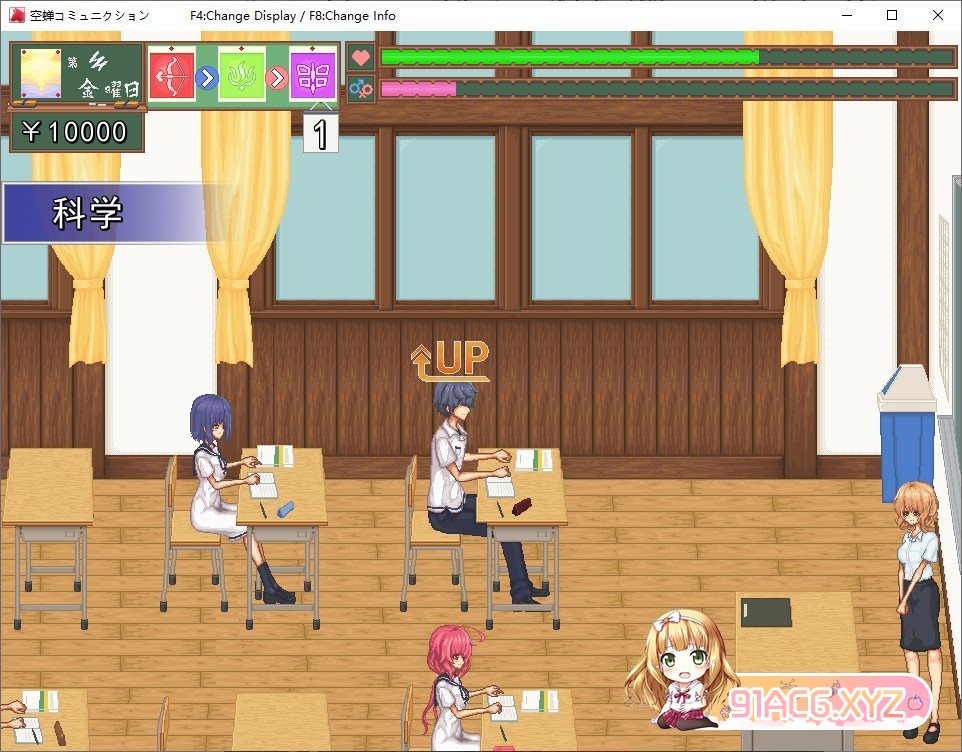Image resolution: width=962 pixels, height=752 pixels.
Task: Pick the purple butterfly card
Action: coord(312,76)
